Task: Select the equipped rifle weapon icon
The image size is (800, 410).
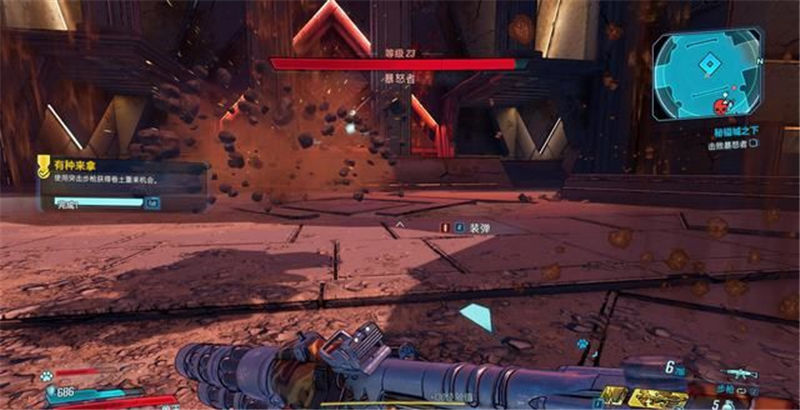Action: 738,374
